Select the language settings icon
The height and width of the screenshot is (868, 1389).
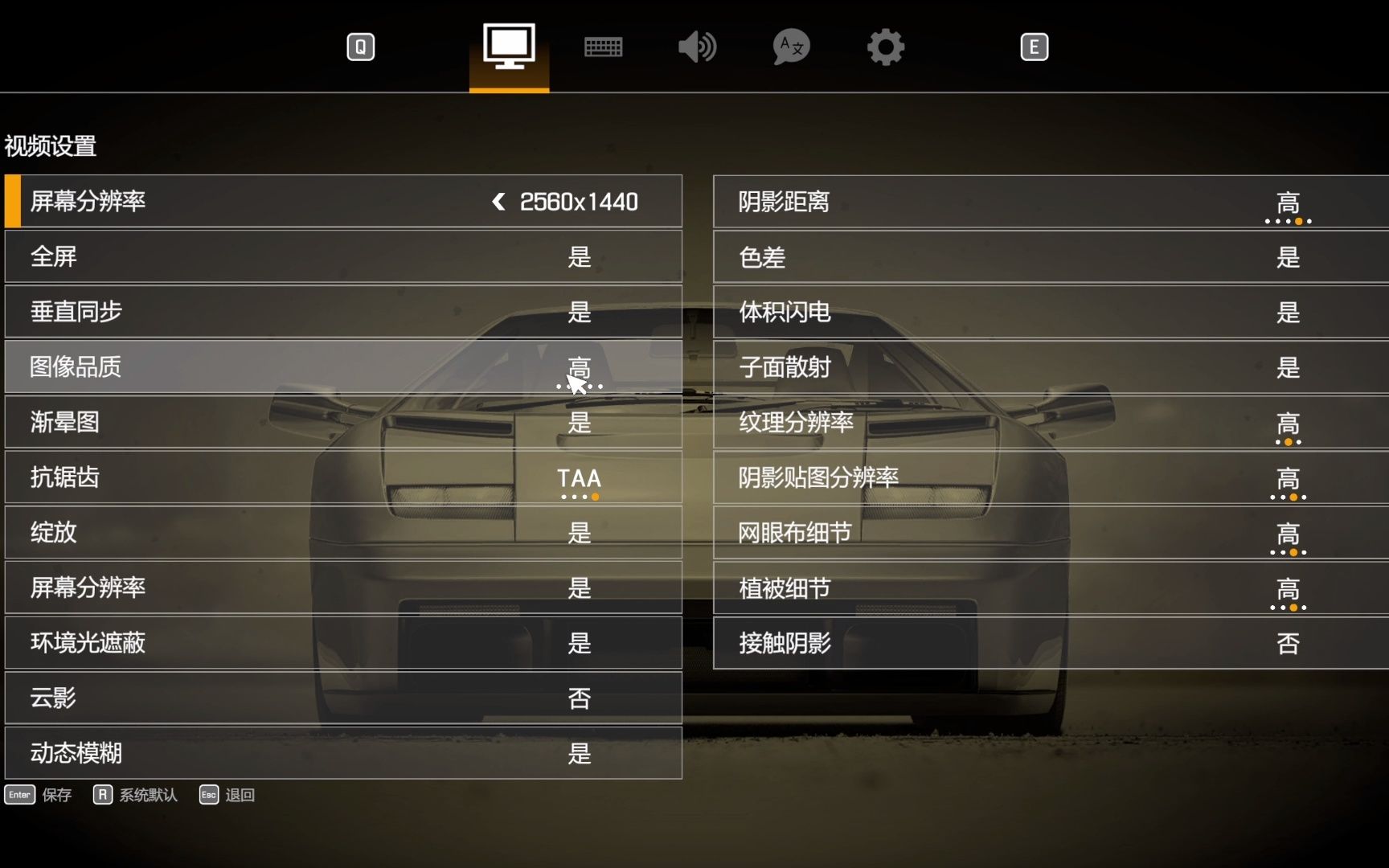tap(790, 46)
